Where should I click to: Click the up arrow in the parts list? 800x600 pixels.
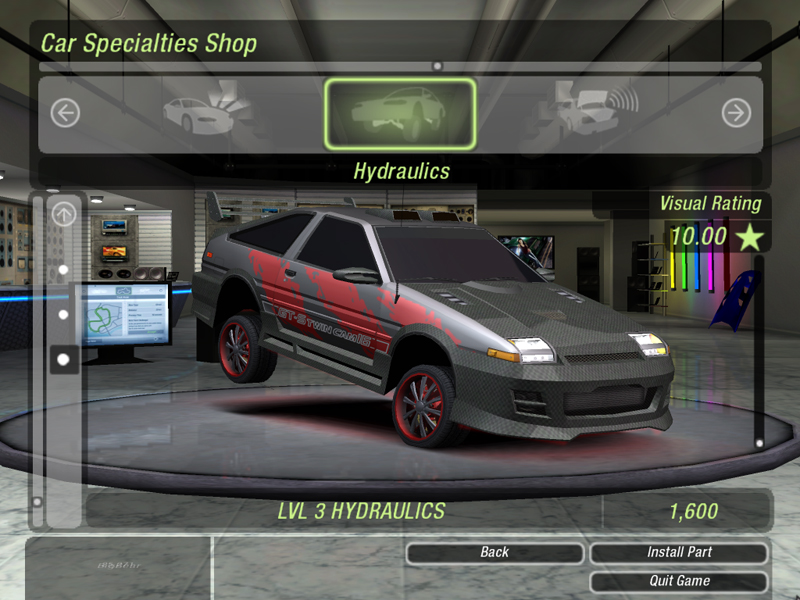point(64,213)
